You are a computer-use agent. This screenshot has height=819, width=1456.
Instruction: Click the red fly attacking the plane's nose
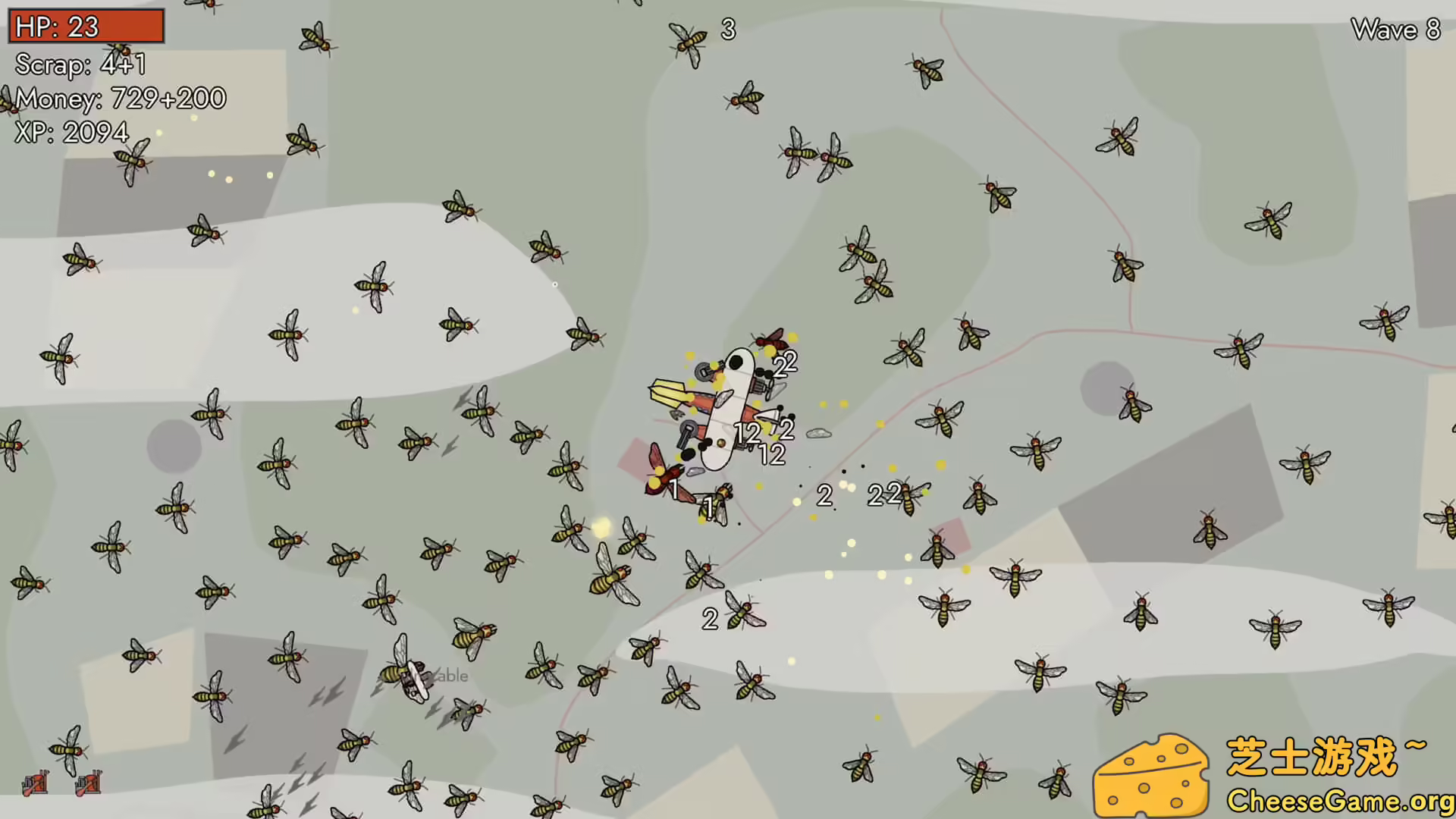[x=770, y=343]
